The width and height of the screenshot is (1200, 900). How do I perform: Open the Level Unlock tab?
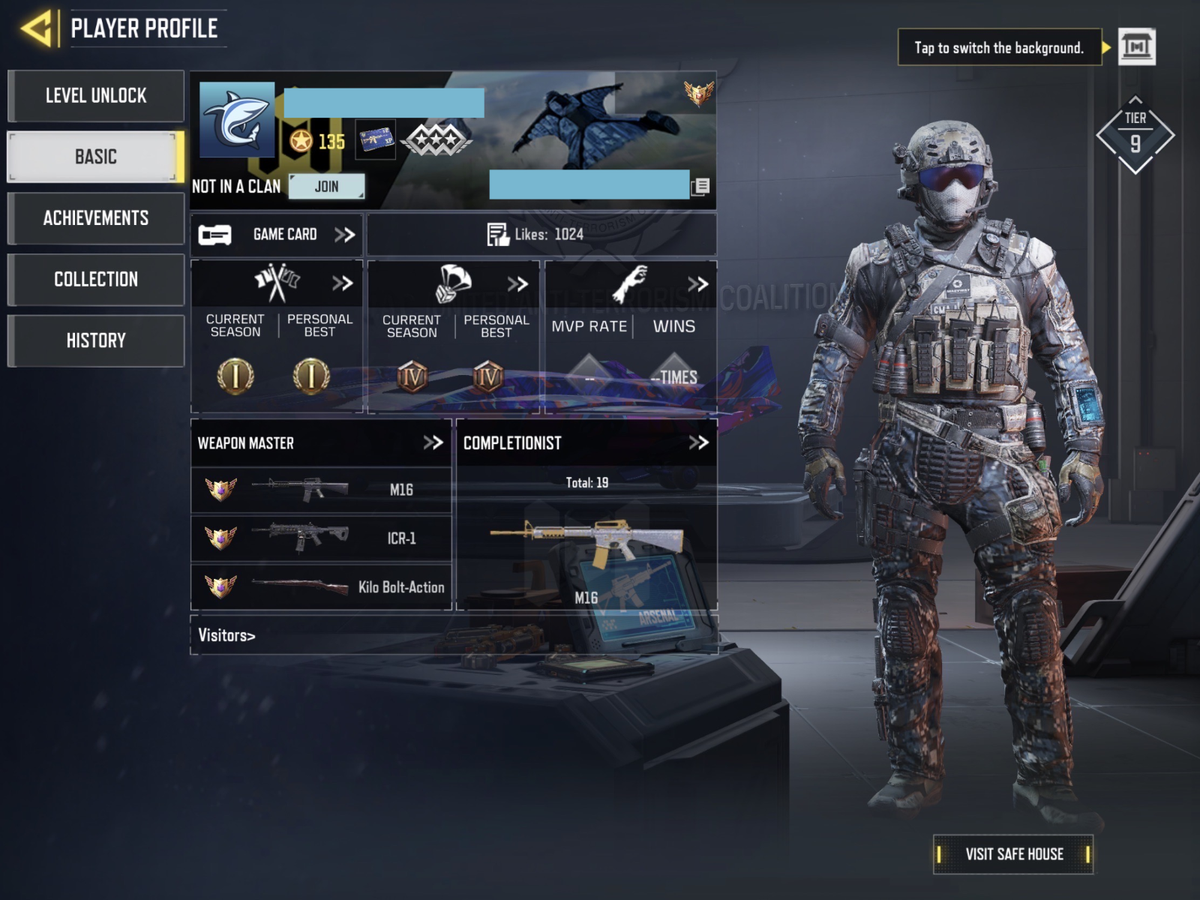(x=96, y=96)
